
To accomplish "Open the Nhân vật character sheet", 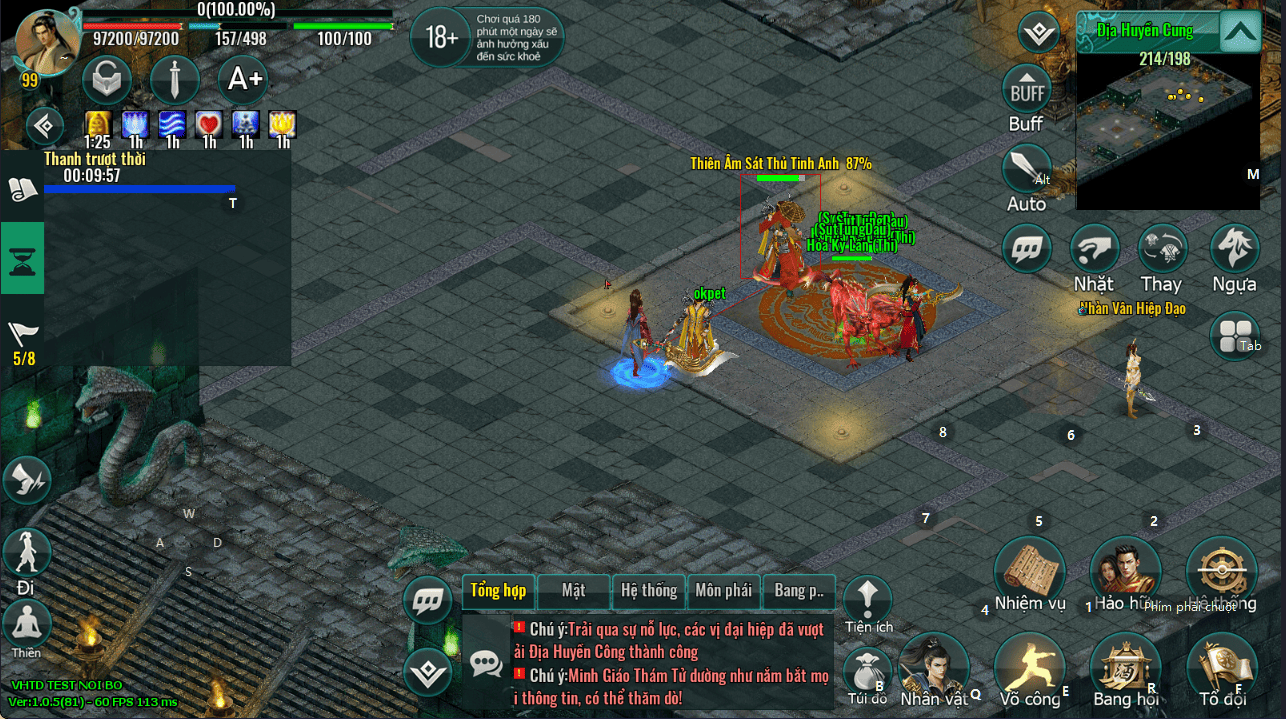I will 933,666.
